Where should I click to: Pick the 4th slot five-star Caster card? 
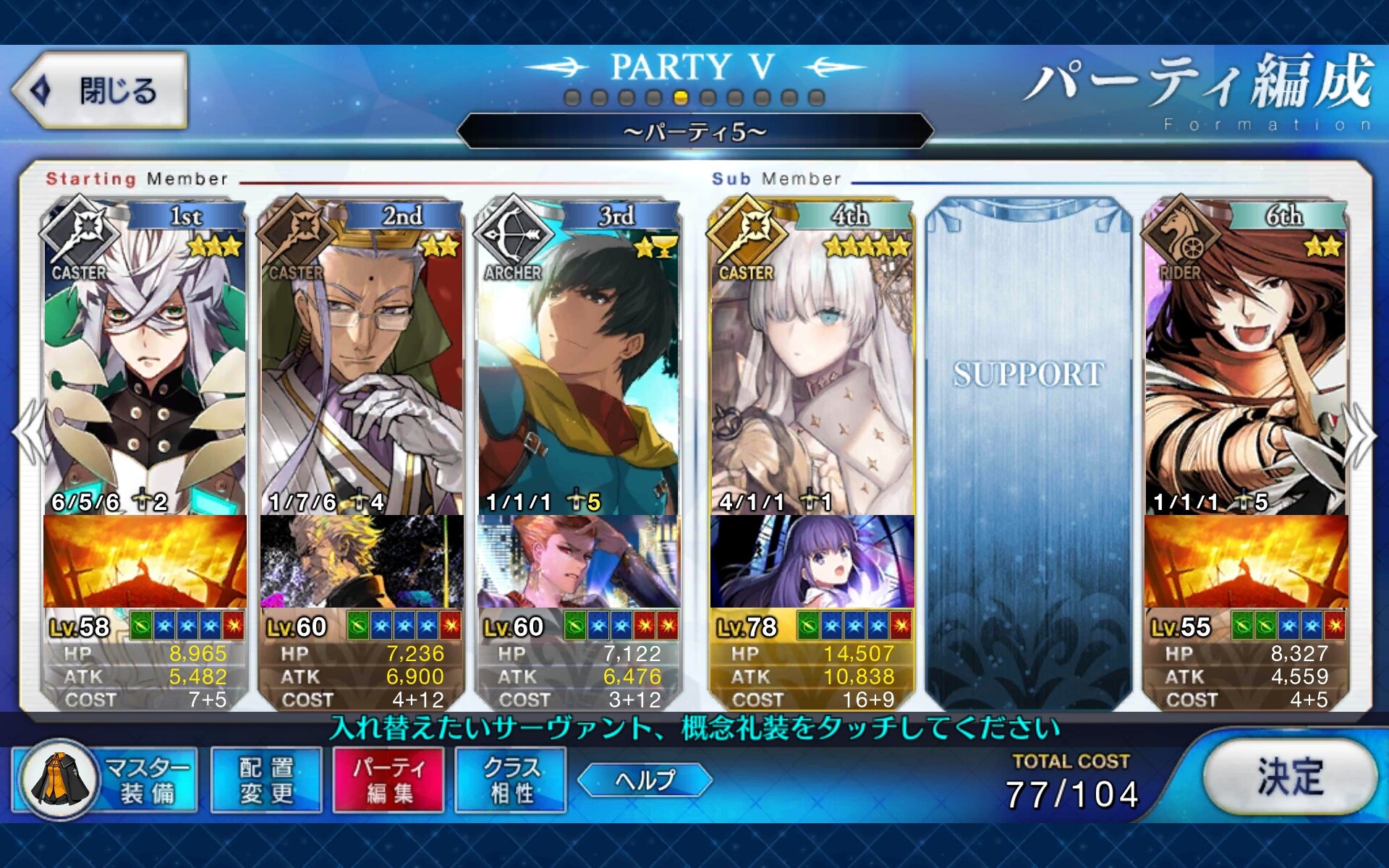(x=812, y=362)
